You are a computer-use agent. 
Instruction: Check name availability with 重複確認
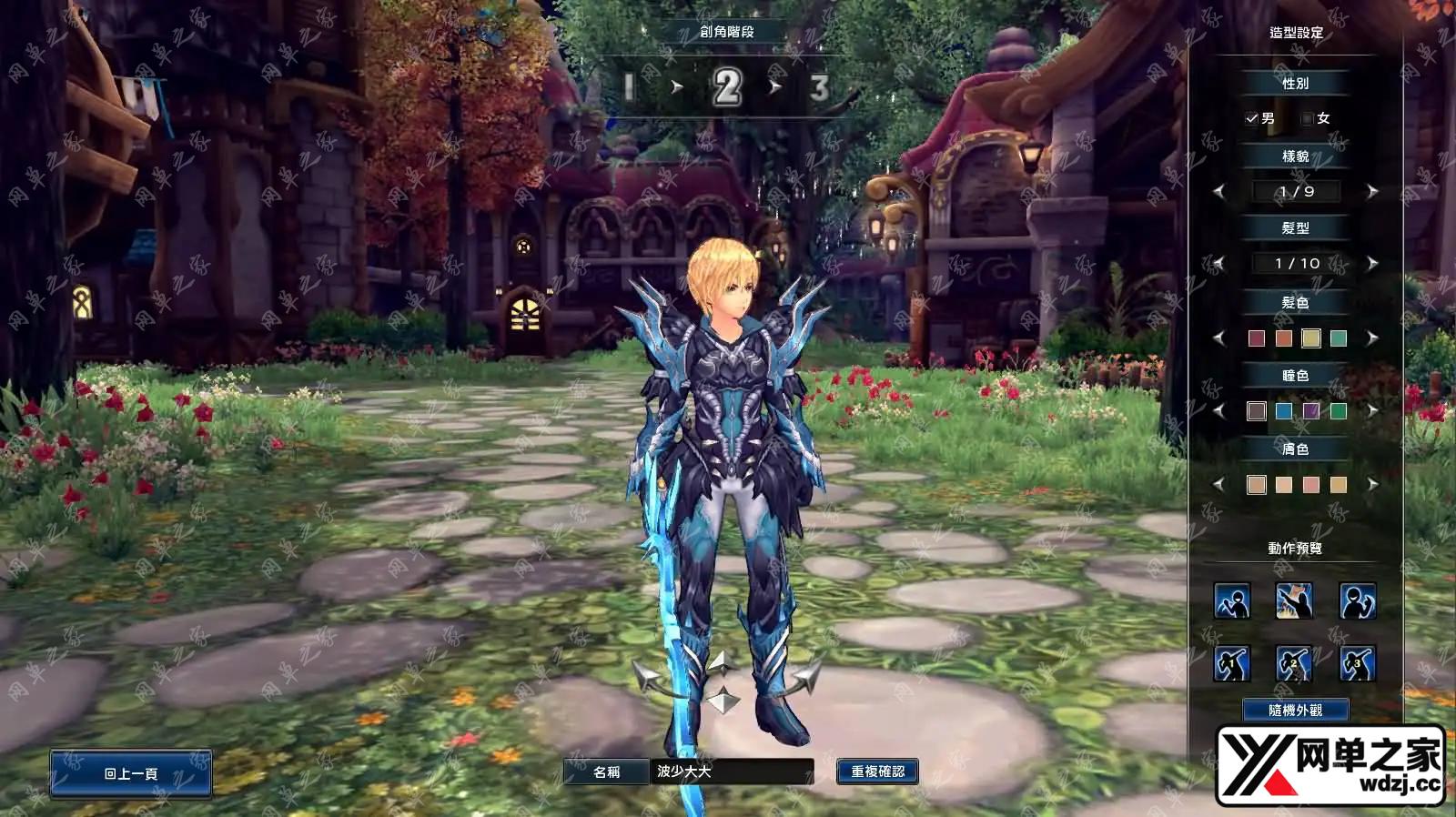877,772
